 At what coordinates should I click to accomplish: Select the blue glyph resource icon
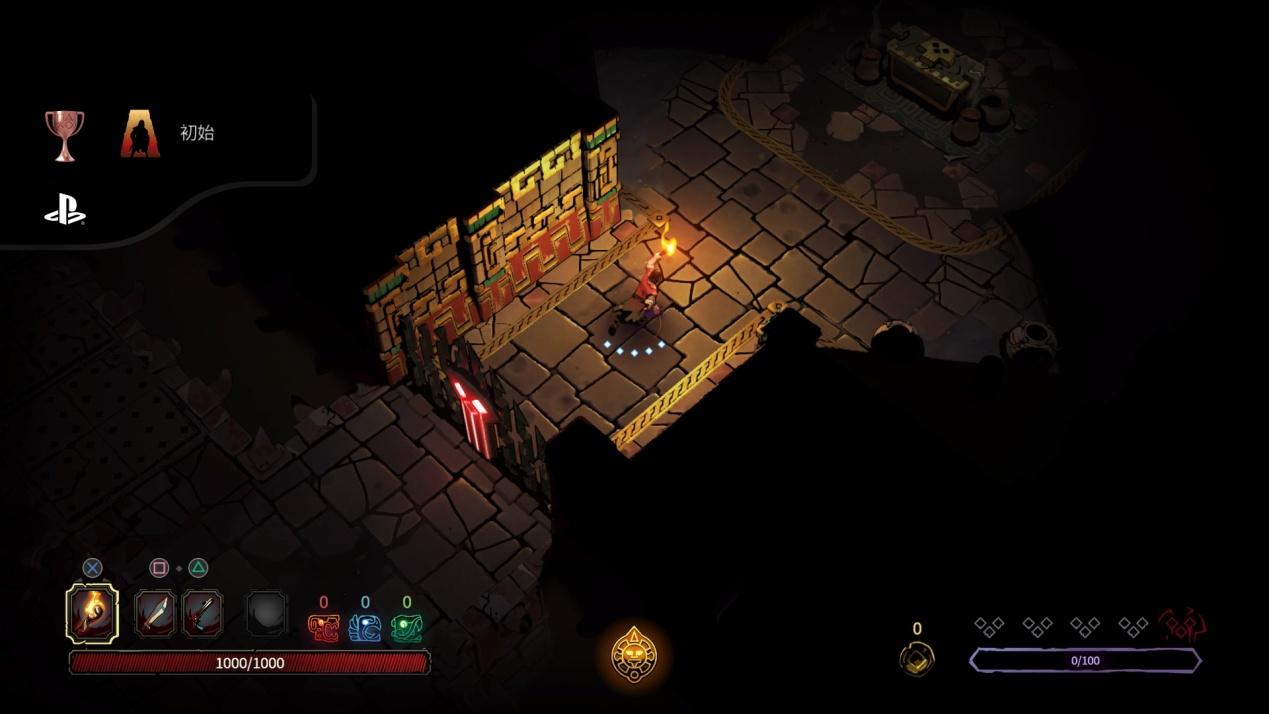coord(365,627)
